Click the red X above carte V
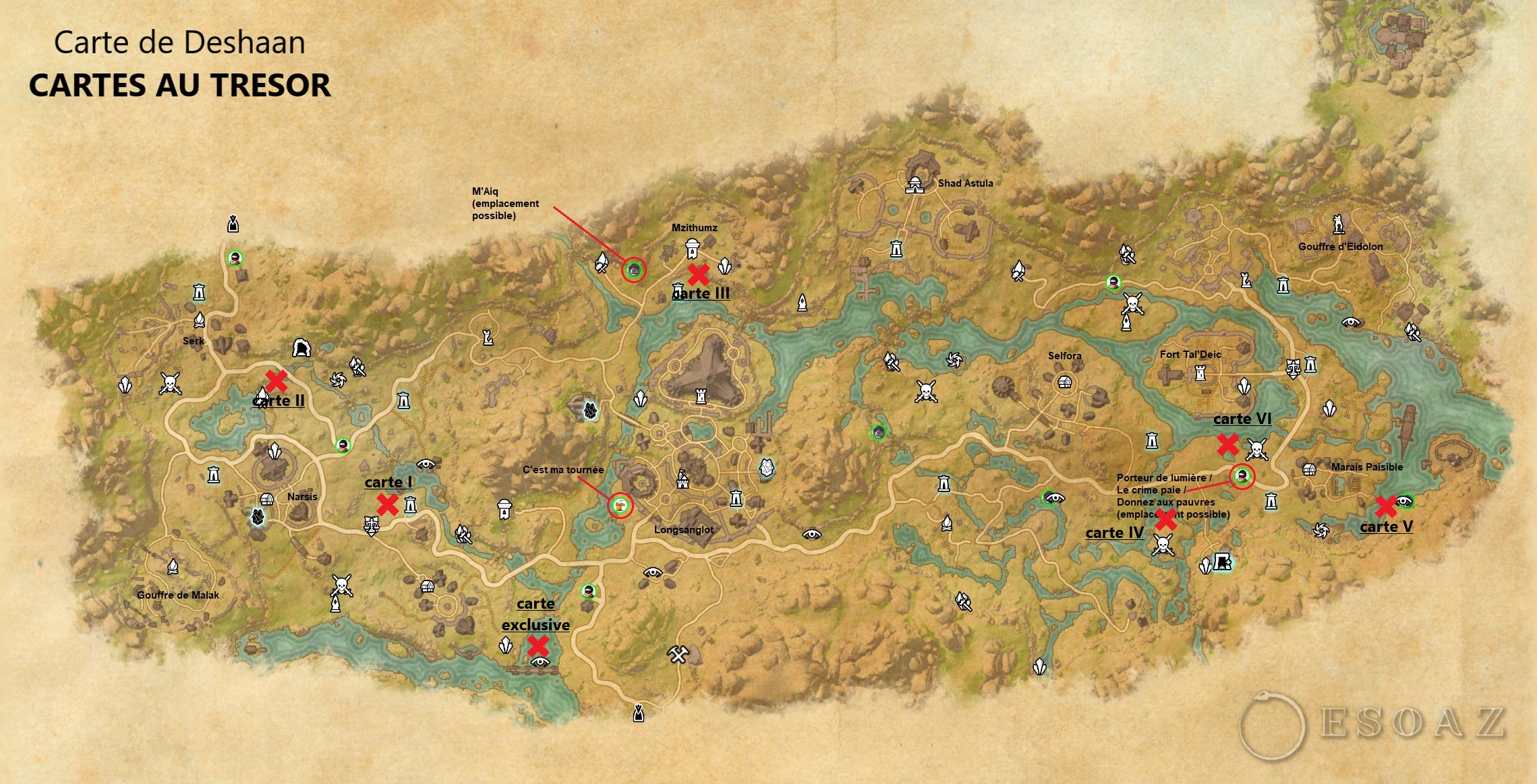 [1385, 506]
